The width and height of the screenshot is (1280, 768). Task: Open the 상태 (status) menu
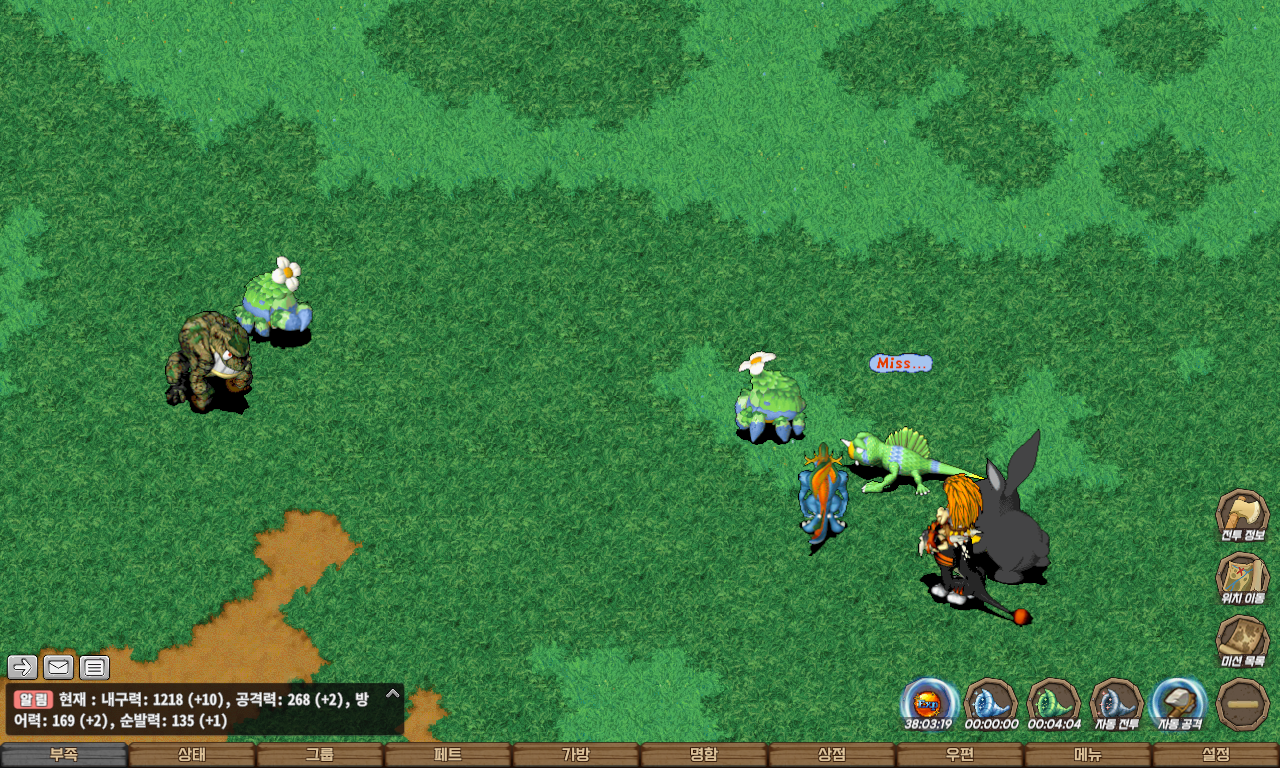click(192, 755)
